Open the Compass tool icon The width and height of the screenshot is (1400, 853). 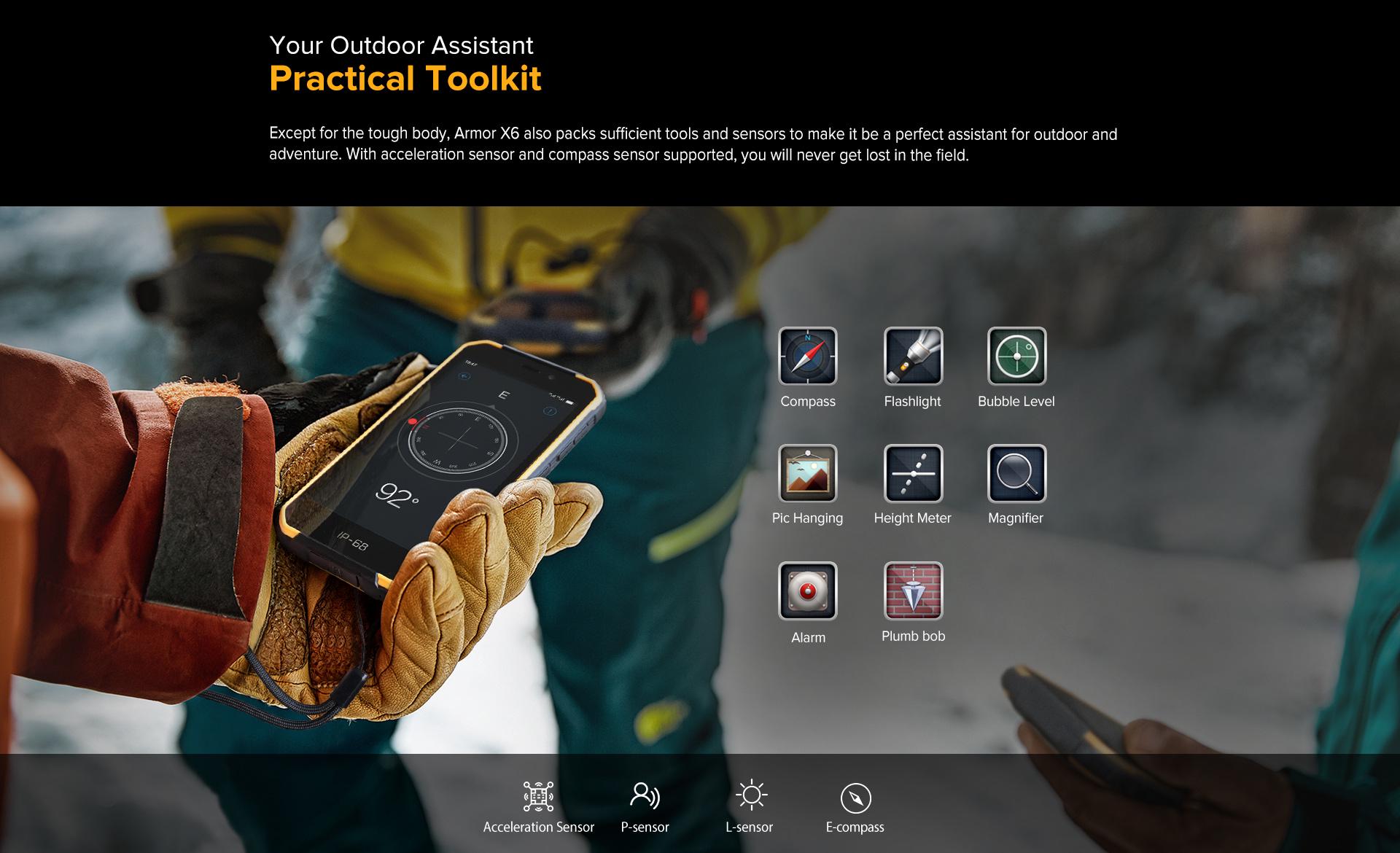pos(807,356)
